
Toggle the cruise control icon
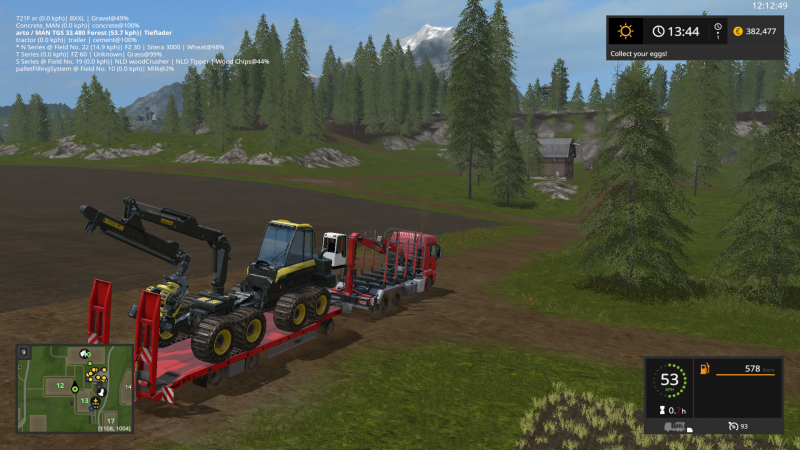point(732,427)
